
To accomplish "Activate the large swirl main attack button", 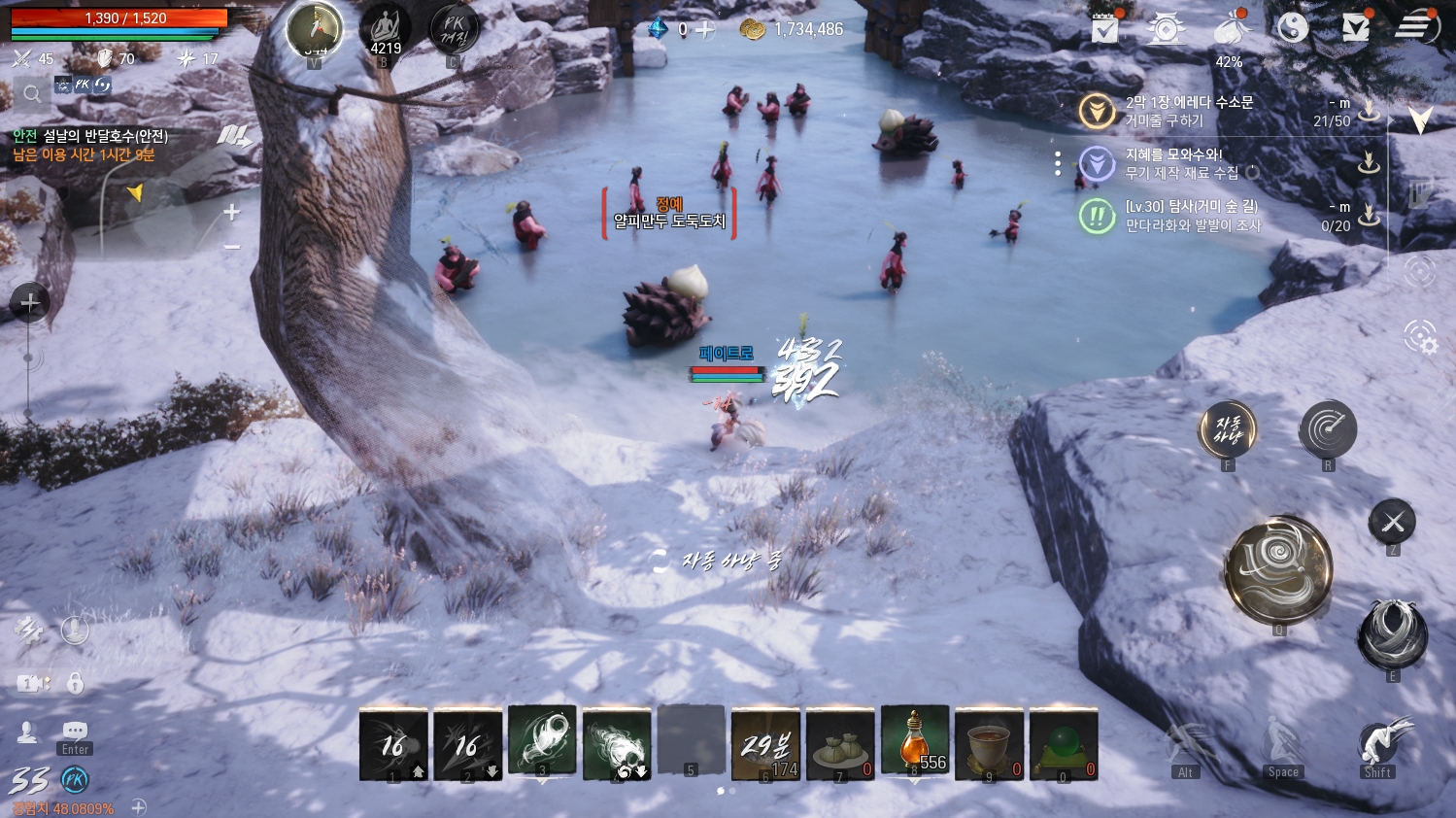I will (x=1278, y=569).
